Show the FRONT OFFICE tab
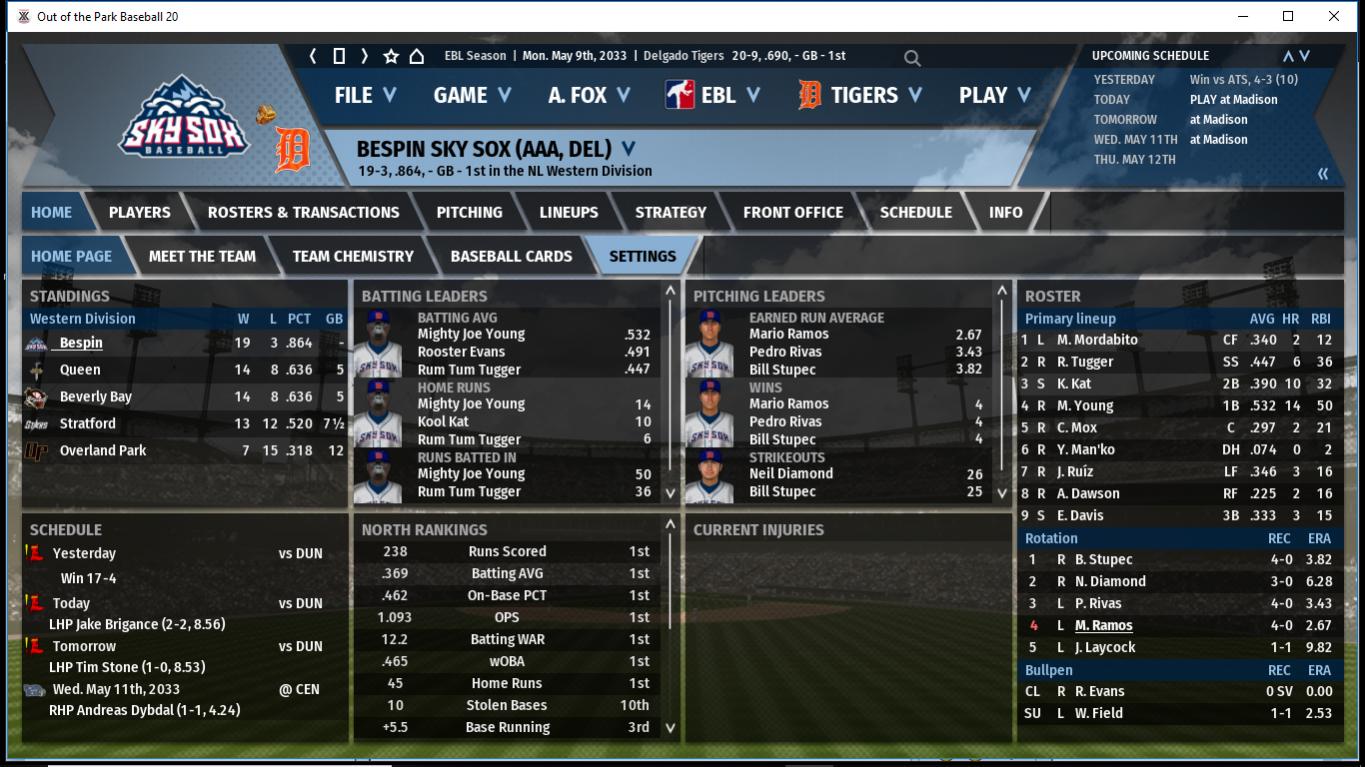Image resolution: width=1365 pixels, height=767 pixels. pyautogui.click(x=792, y=212)
